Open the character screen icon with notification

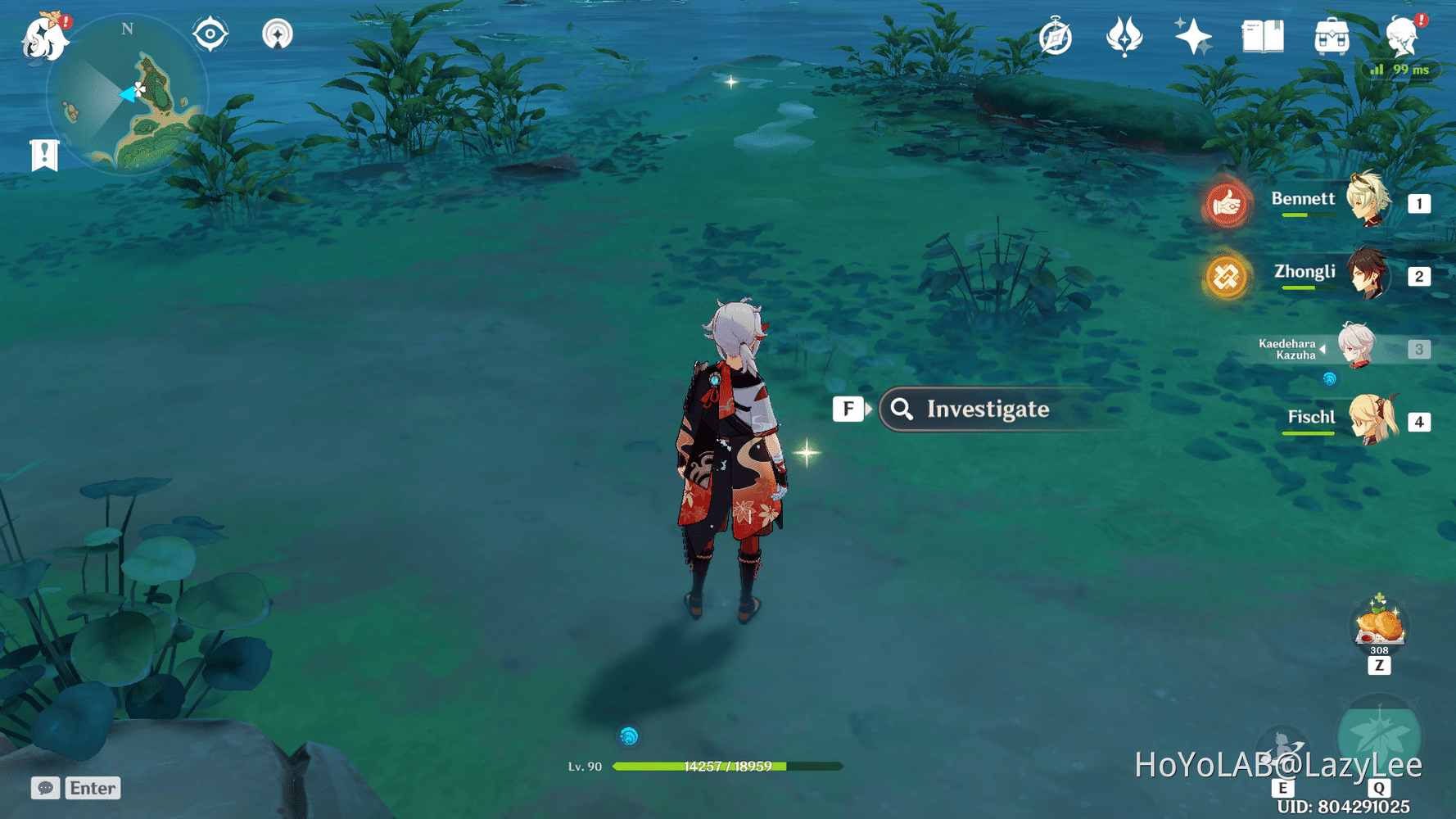[1402, 36]
